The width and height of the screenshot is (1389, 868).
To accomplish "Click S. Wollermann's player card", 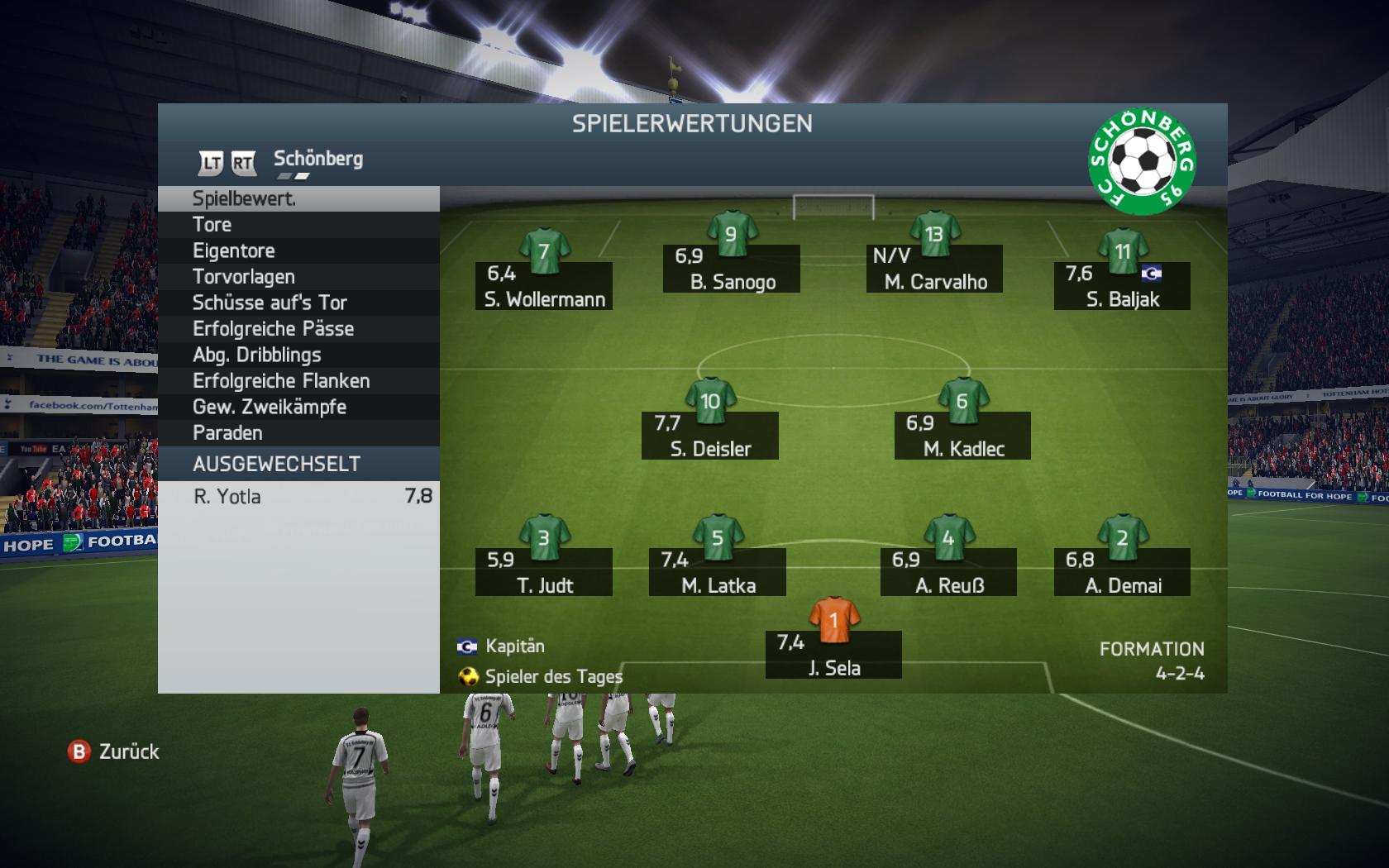I will pyautogui.click(x=544, y=285).
